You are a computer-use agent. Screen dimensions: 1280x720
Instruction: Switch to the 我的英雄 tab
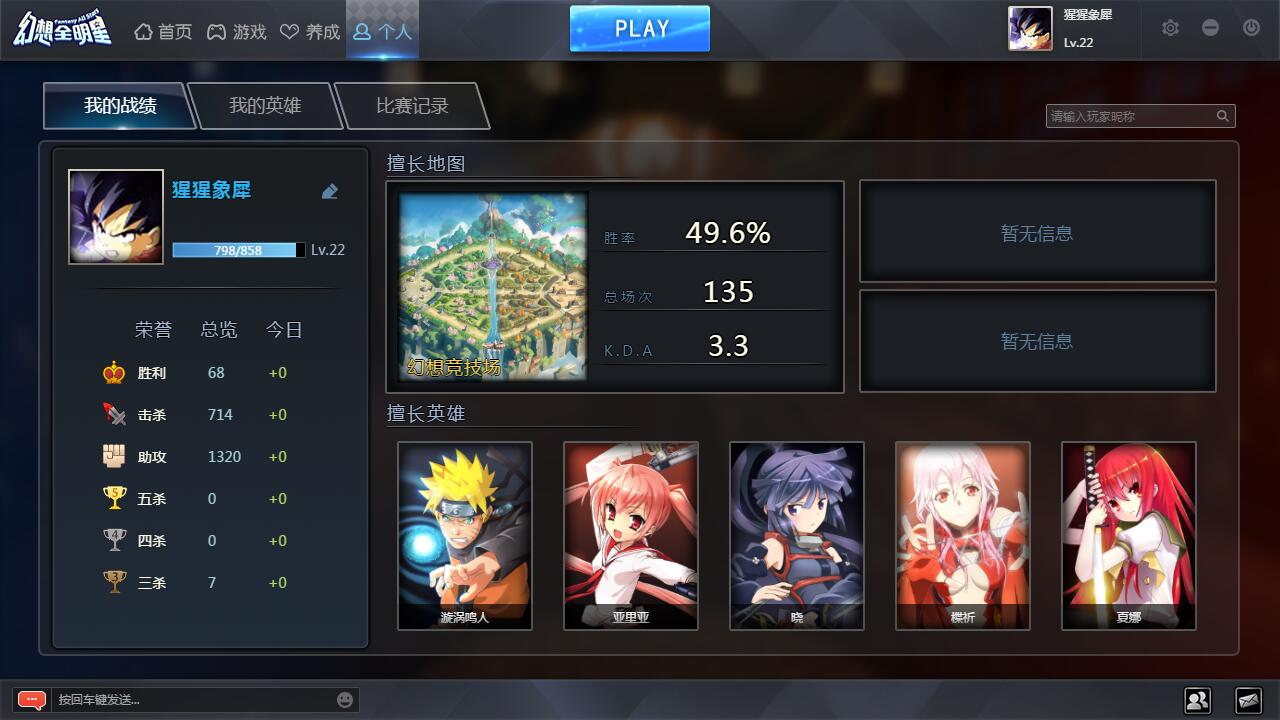coord(266,104)
